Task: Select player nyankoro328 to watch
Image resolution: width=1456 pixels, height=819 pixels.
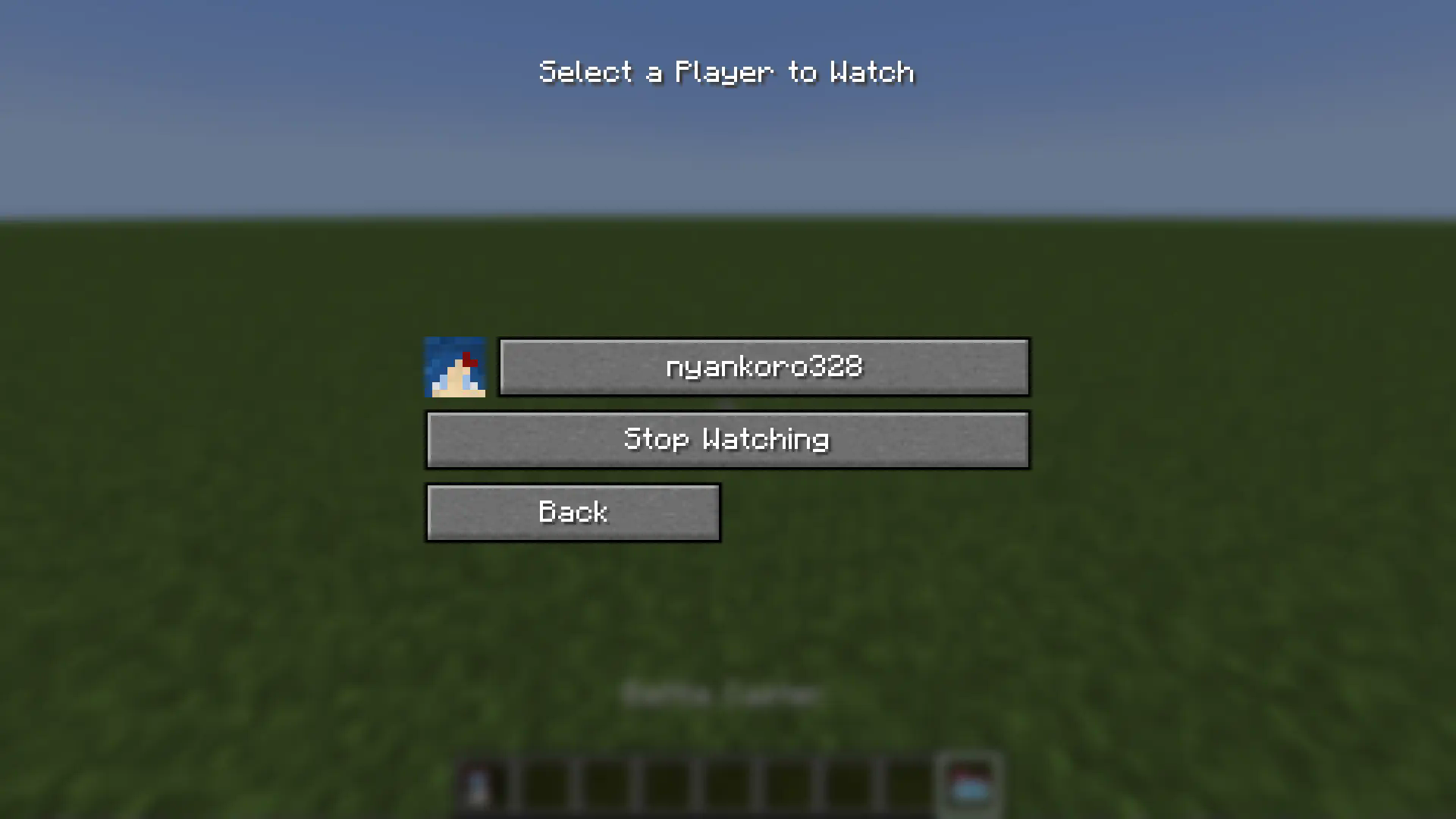Action: tap(764, 367)
